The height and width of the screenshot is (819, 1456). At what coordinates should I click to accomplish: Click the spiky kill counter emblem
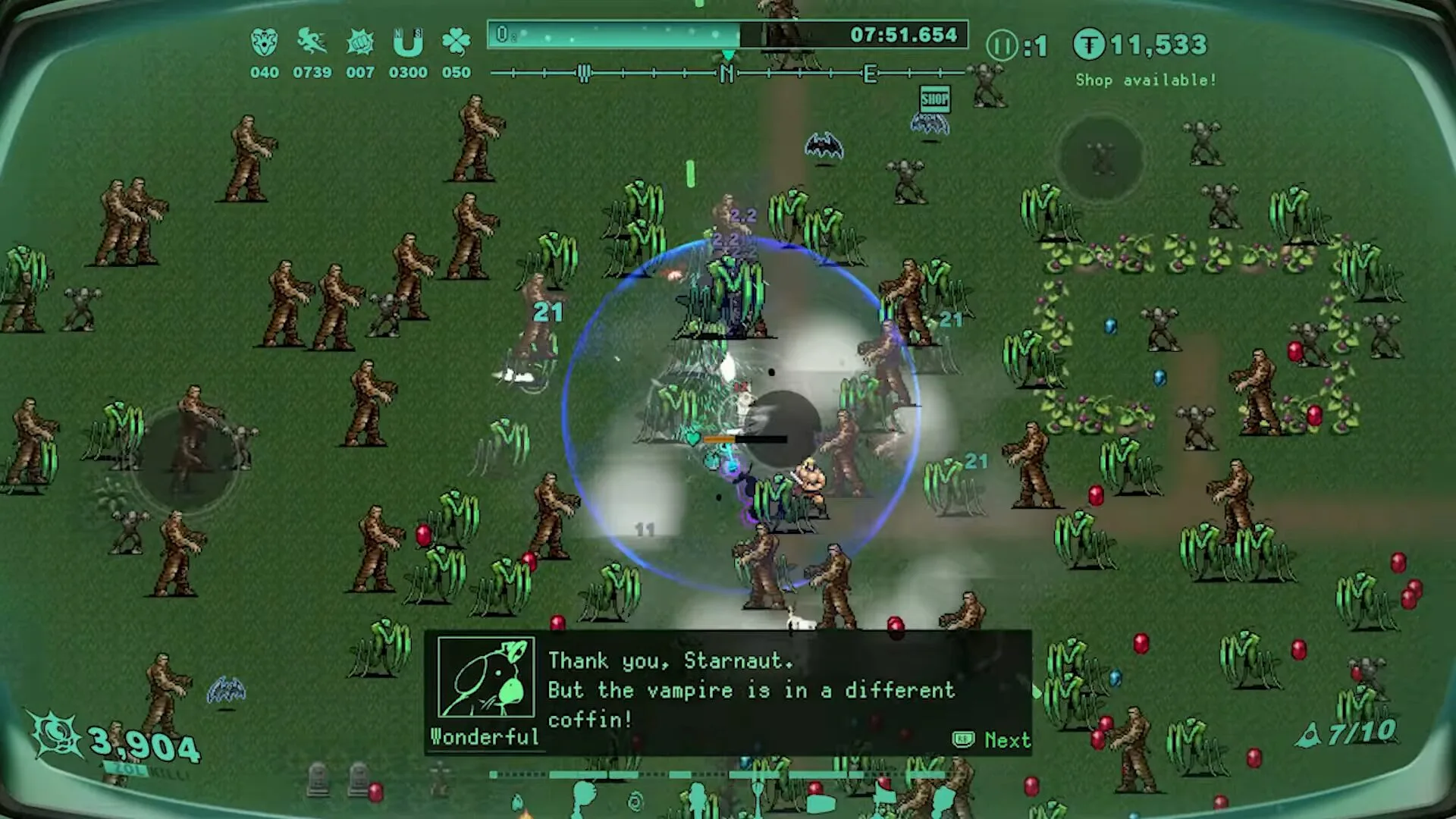click(55, 734)
